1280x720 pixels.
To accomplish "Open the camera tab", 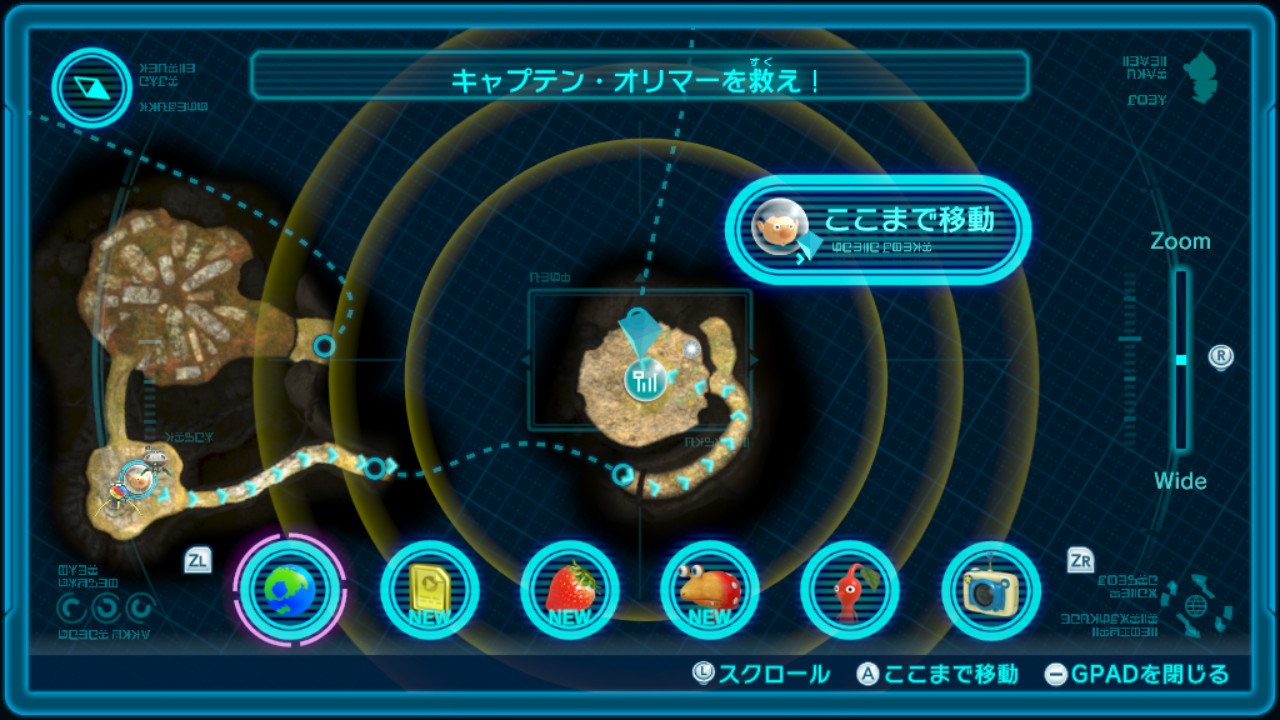I will (x=991, y=590).
